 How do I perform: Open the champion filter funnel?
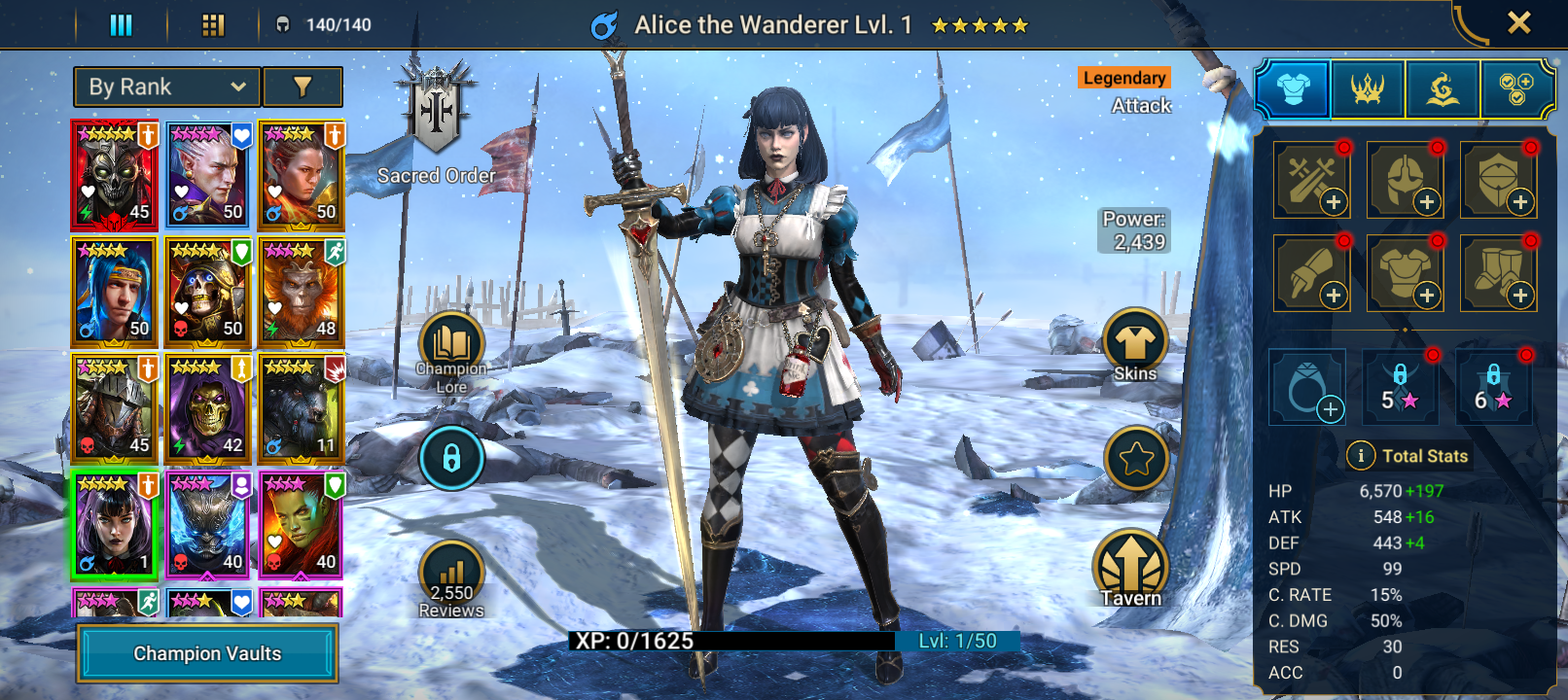click(302, 87)
